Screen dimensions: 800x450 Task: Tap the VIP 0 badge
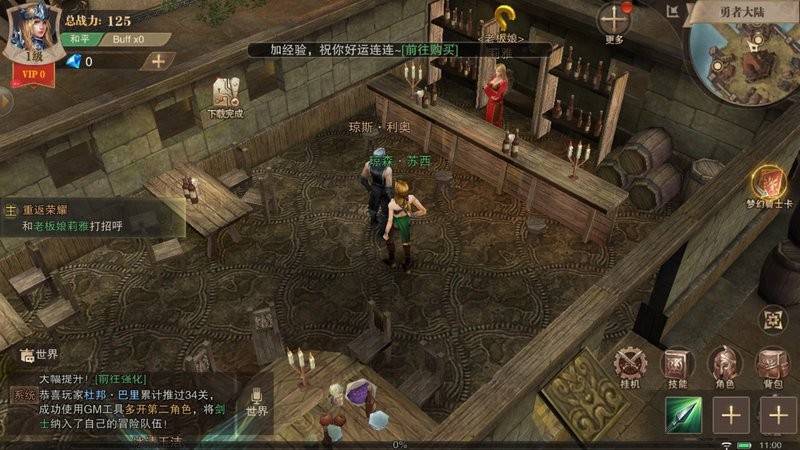click(x=32, y=73)
